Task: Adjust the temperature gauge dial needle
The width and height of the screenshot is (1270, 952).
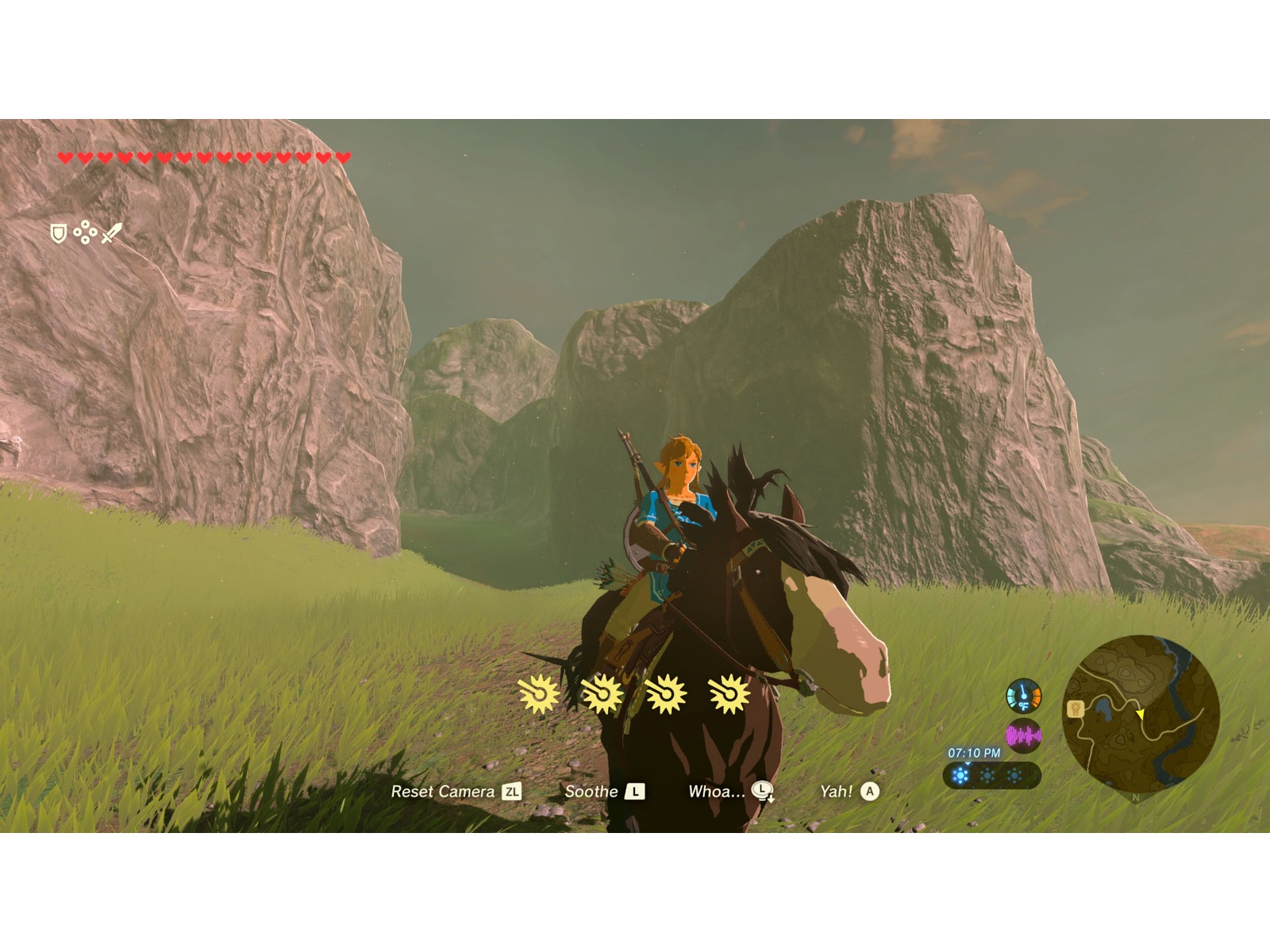Action: (1023, 690)
